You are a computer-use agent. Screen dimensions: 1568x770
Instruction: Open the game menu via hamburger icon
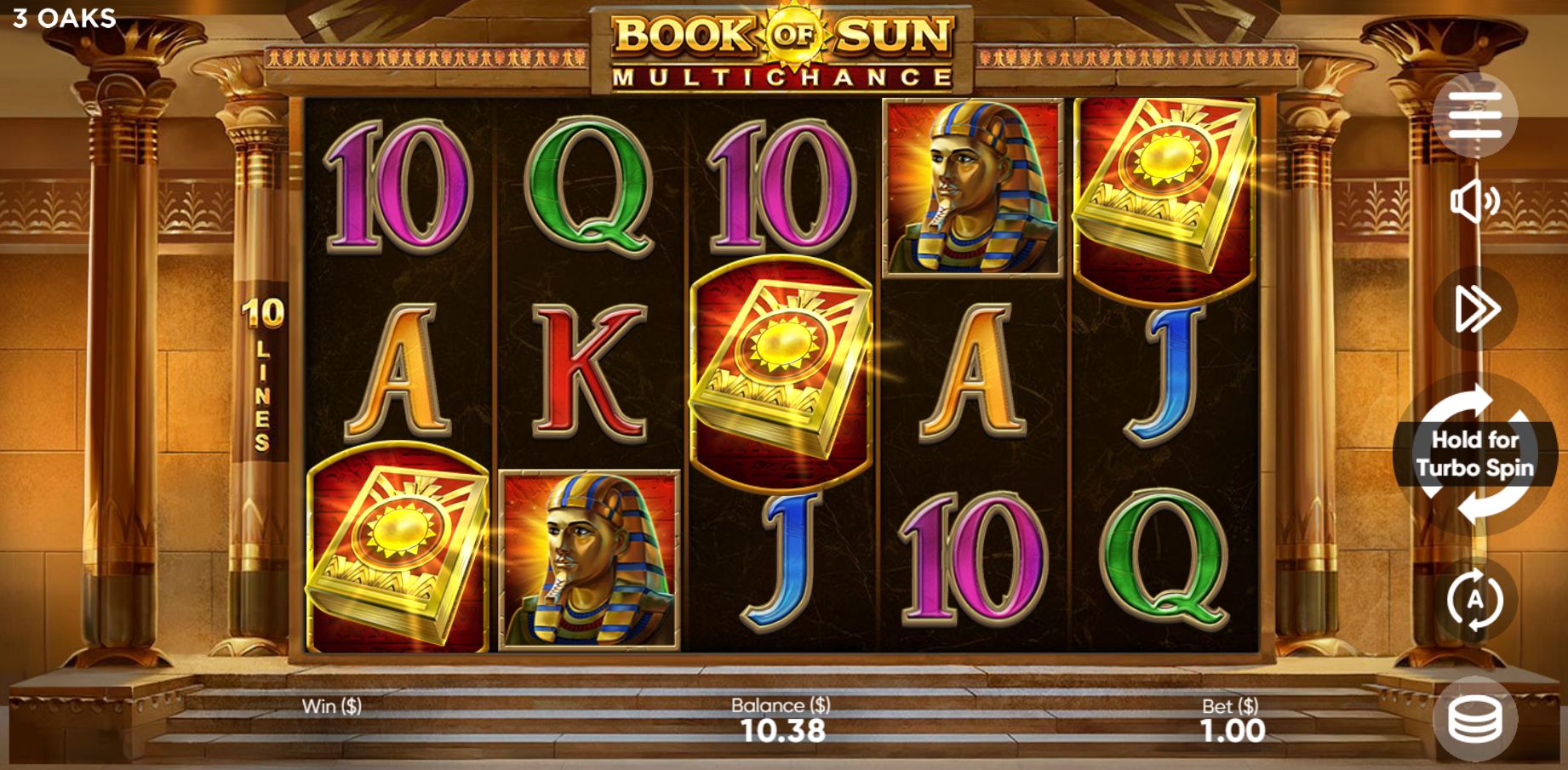[x=1479, y=115]
